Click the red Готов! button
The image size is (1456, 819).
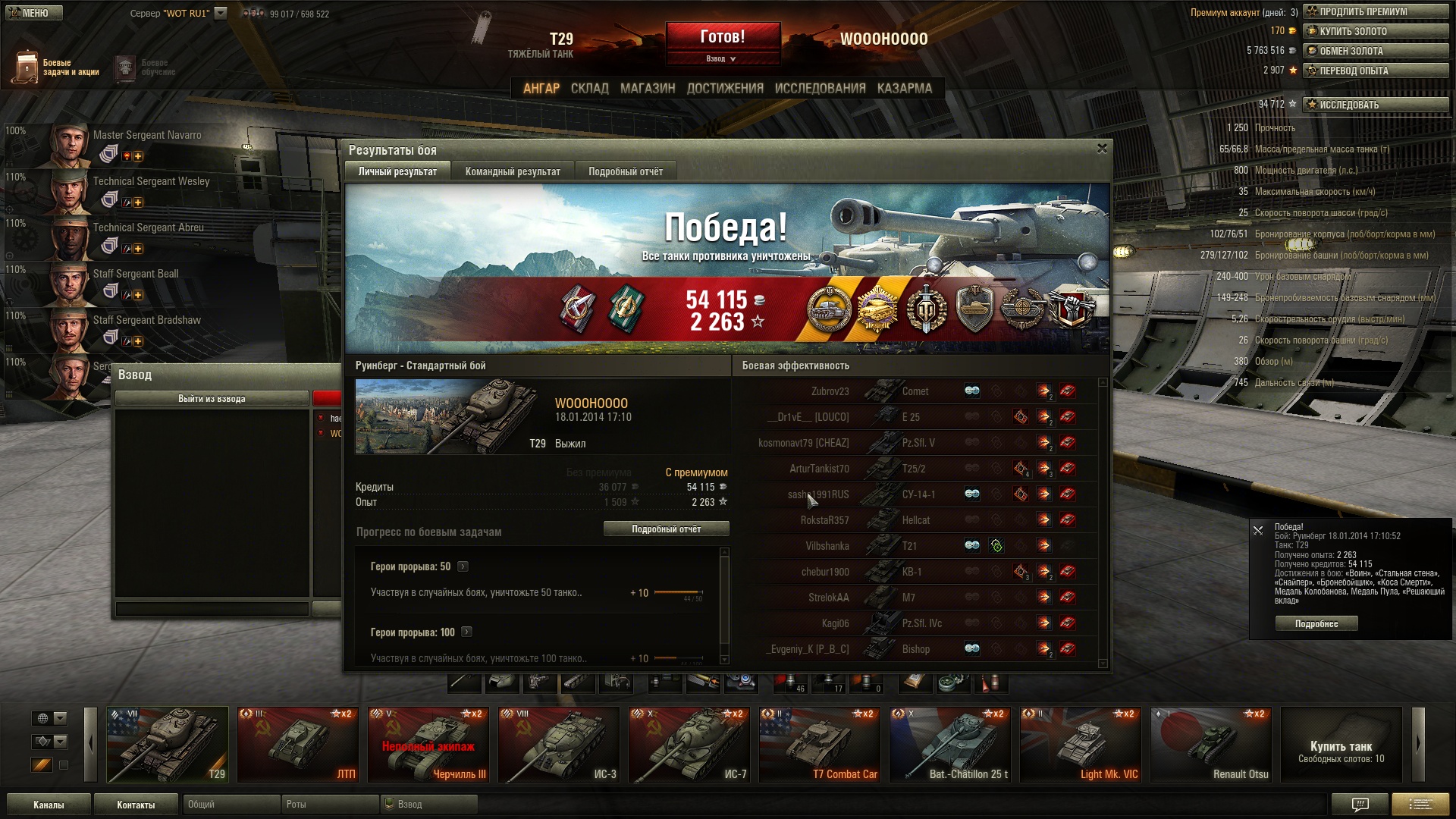pyautogui.click(x=723, y=38)
